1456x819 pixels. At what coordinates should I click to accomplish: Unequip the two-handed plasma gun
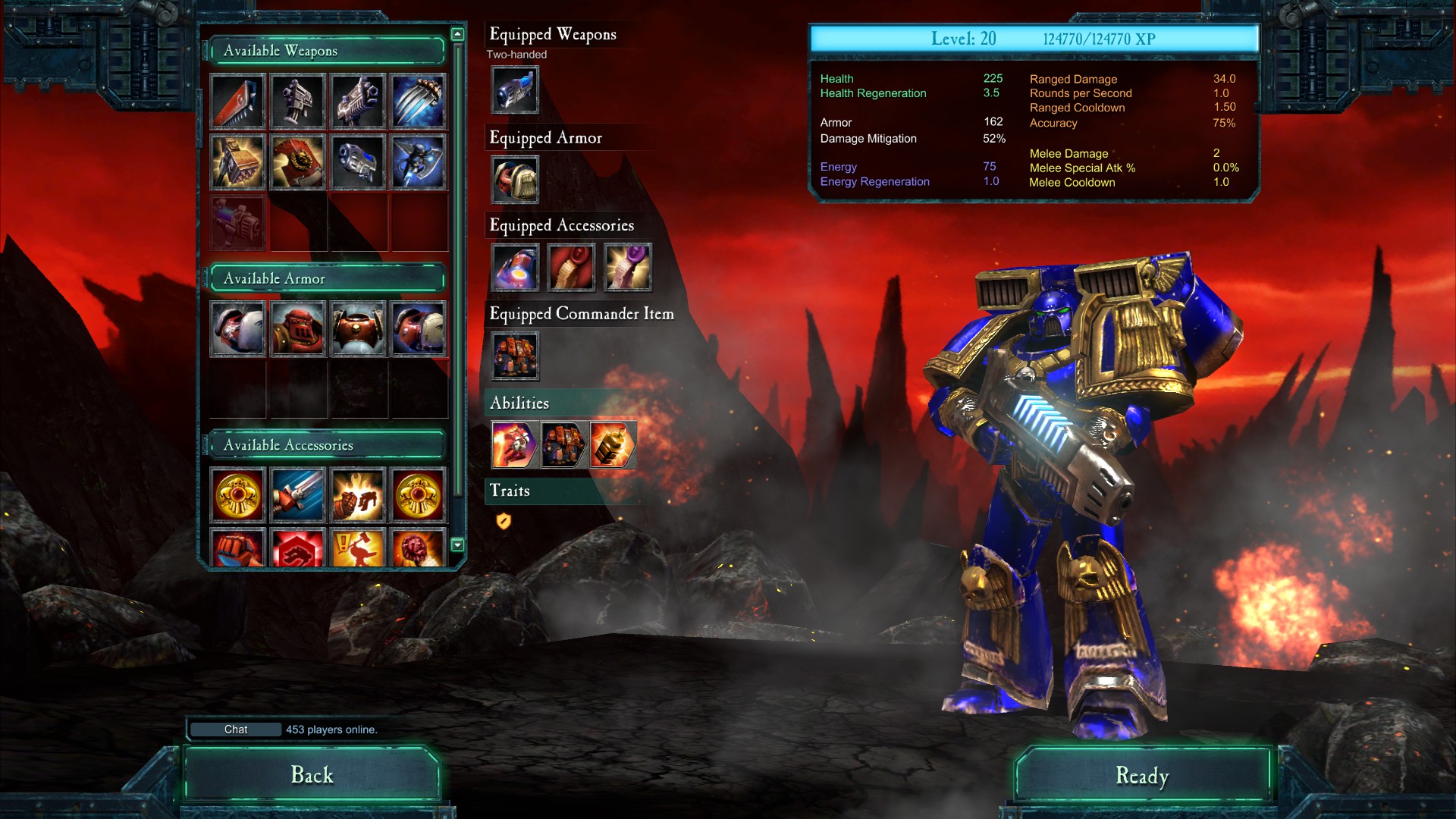[x=515, y=90]
